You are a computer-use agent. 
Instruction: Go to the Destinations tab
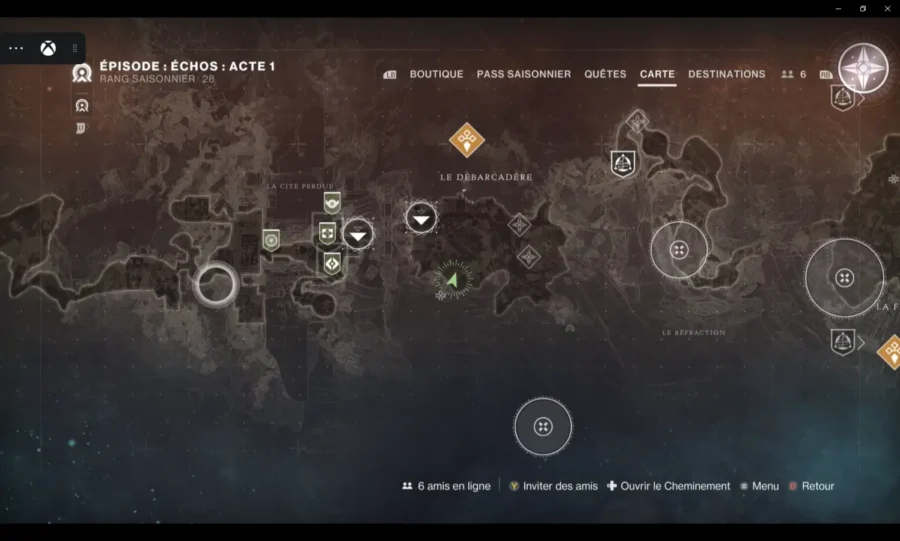pyautogui.click(x=726, y=74)
